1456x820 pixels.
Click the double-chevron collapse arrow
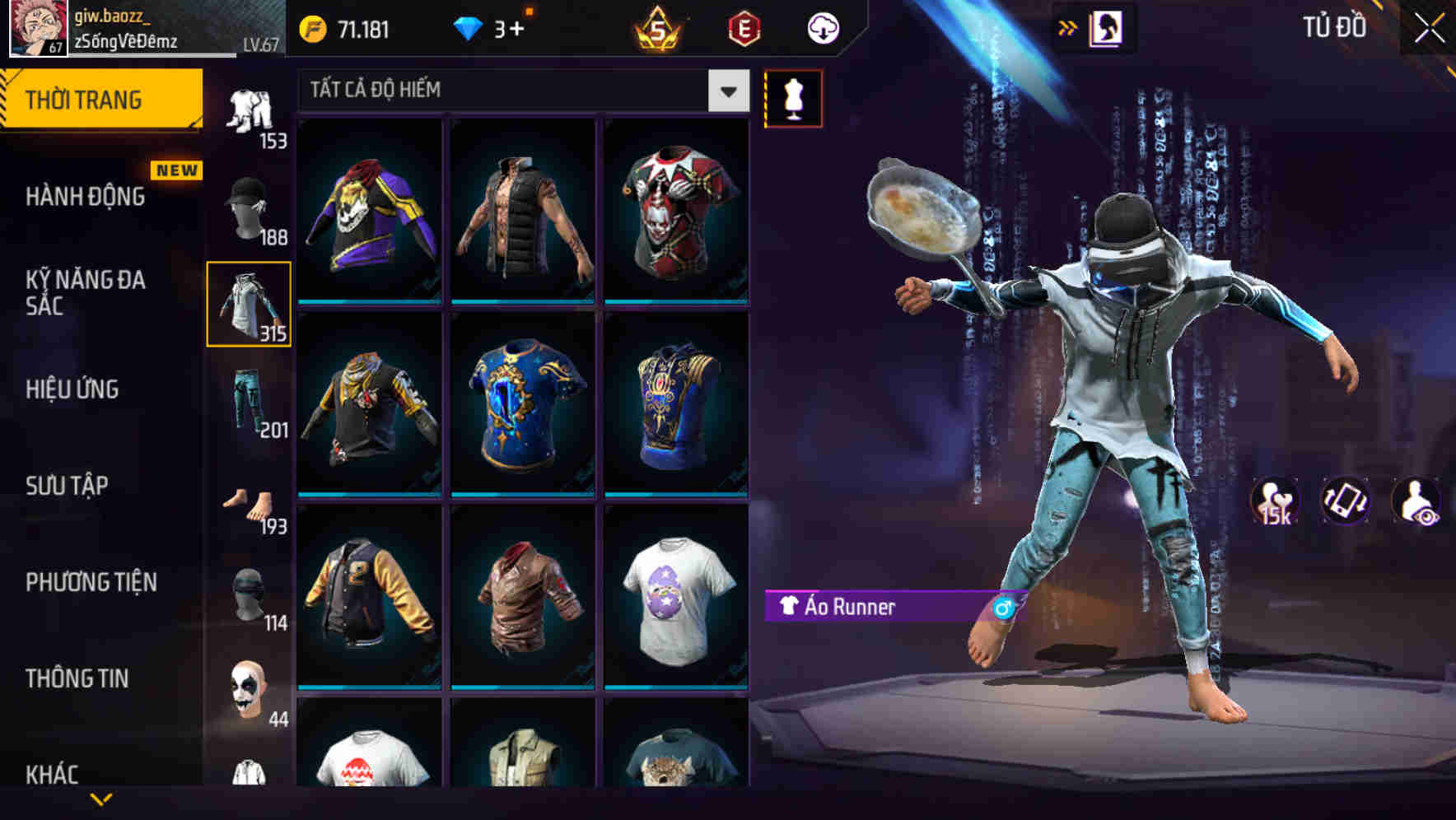click(x=1067, y=27)
